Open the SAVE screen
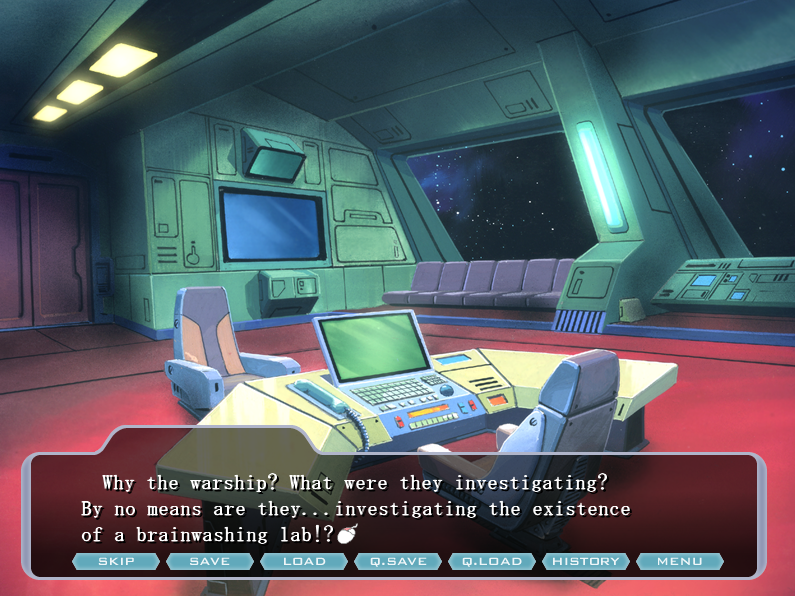The width and height of the screenshot is (795, 596). pos(210,561)
